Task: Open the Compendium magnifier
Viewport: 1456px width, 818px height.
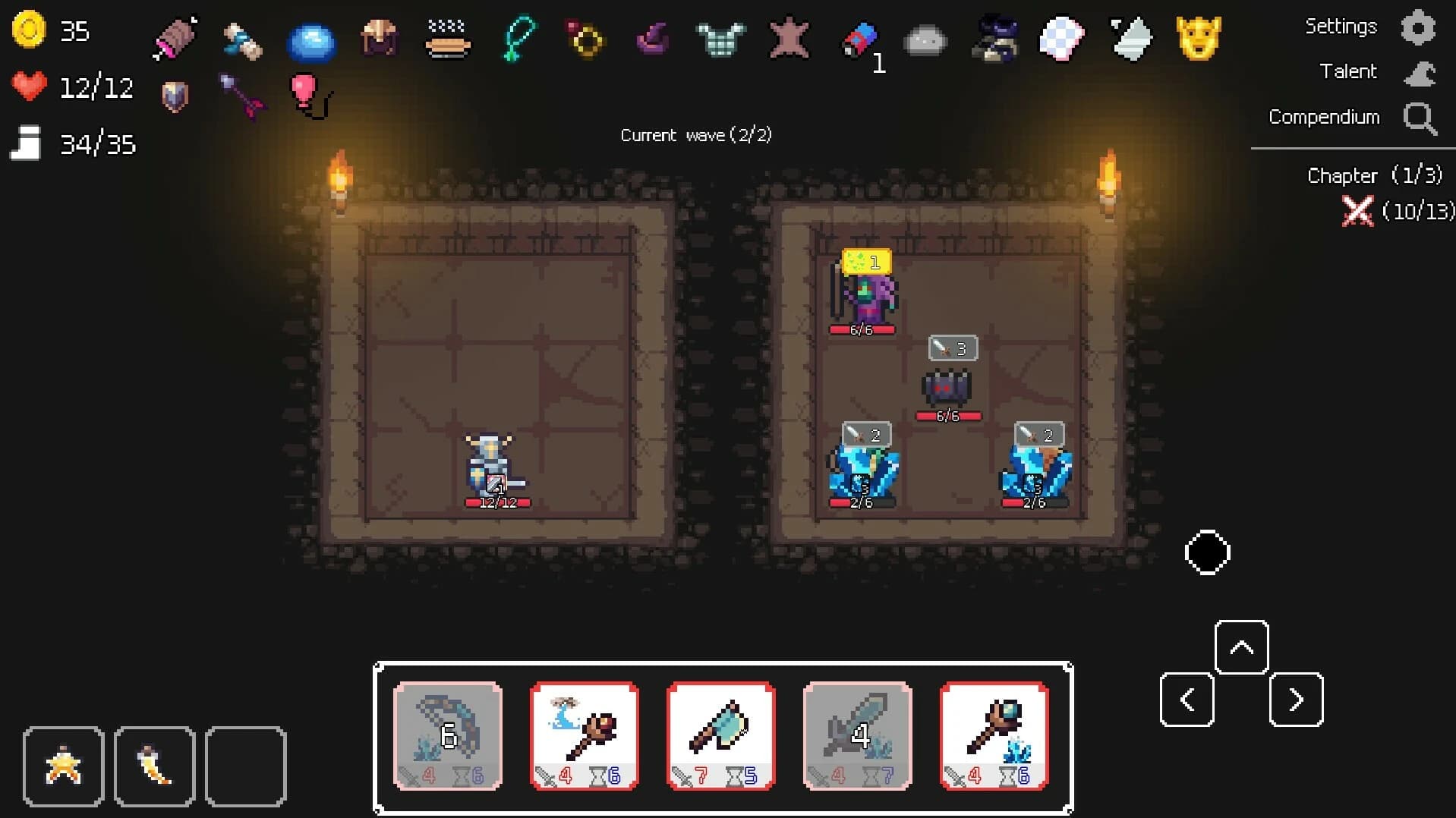Action: tap(1419, 118)
